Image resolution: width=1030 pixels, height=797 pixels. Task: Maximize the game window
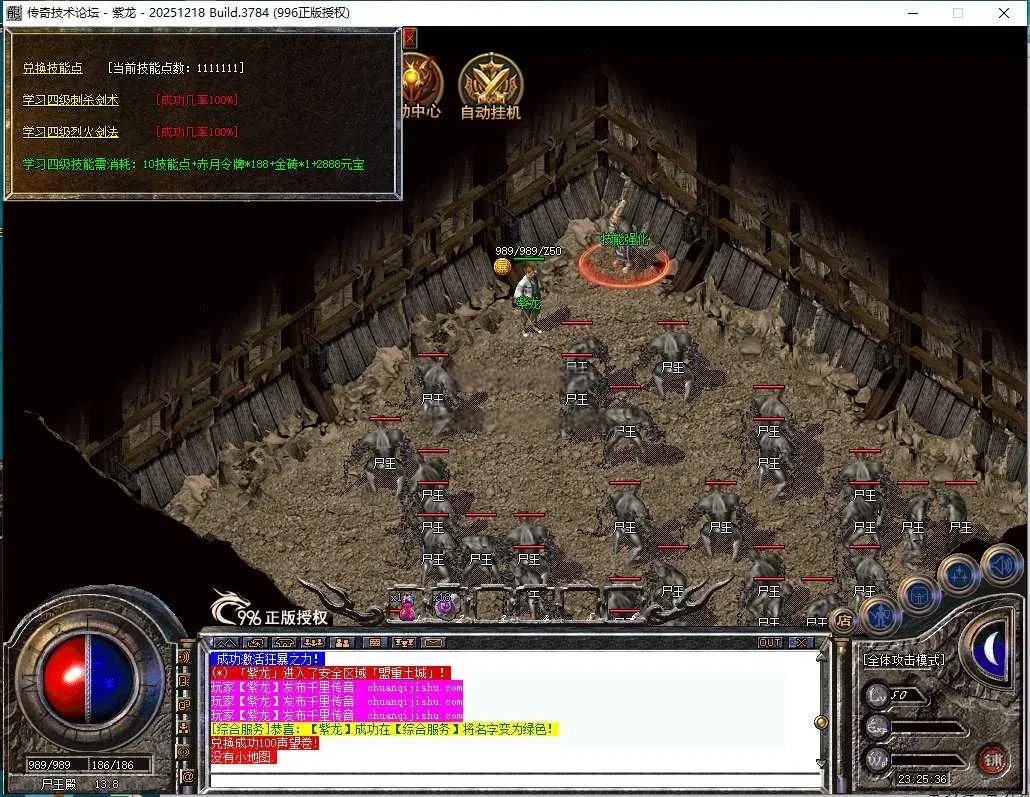(x=957, y=13)
